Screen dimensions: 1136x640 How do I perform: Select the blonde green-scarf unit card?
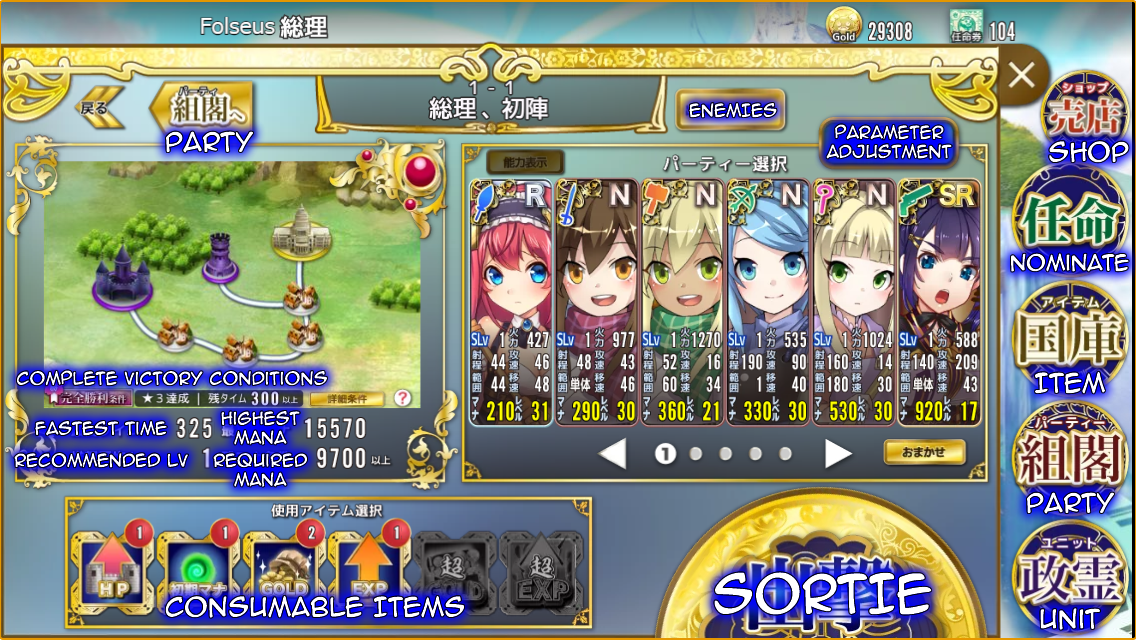pyautogui.click(x=682, y=302)
